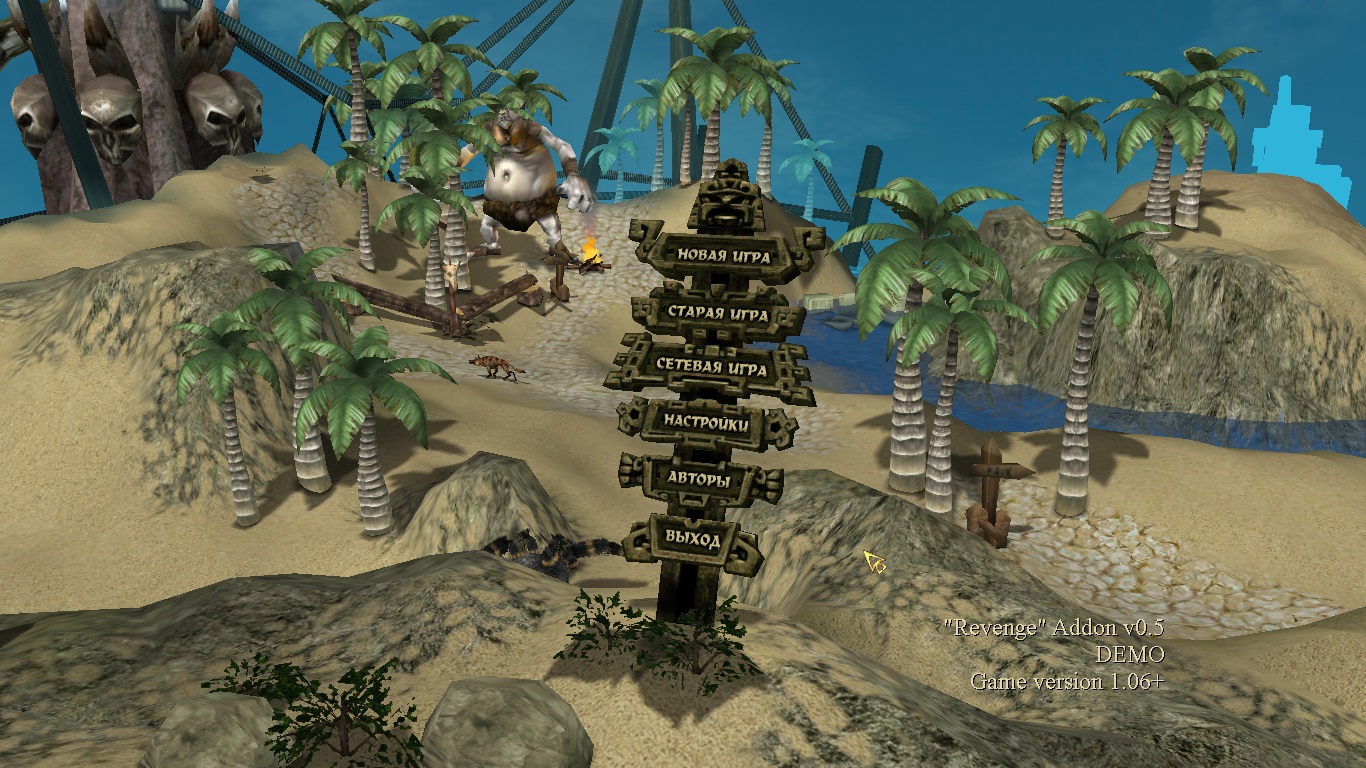The height and width of the screenshot is (768, 1366).
Task: Click ВЫХОД to exit the game
Action: coord(692,540)
